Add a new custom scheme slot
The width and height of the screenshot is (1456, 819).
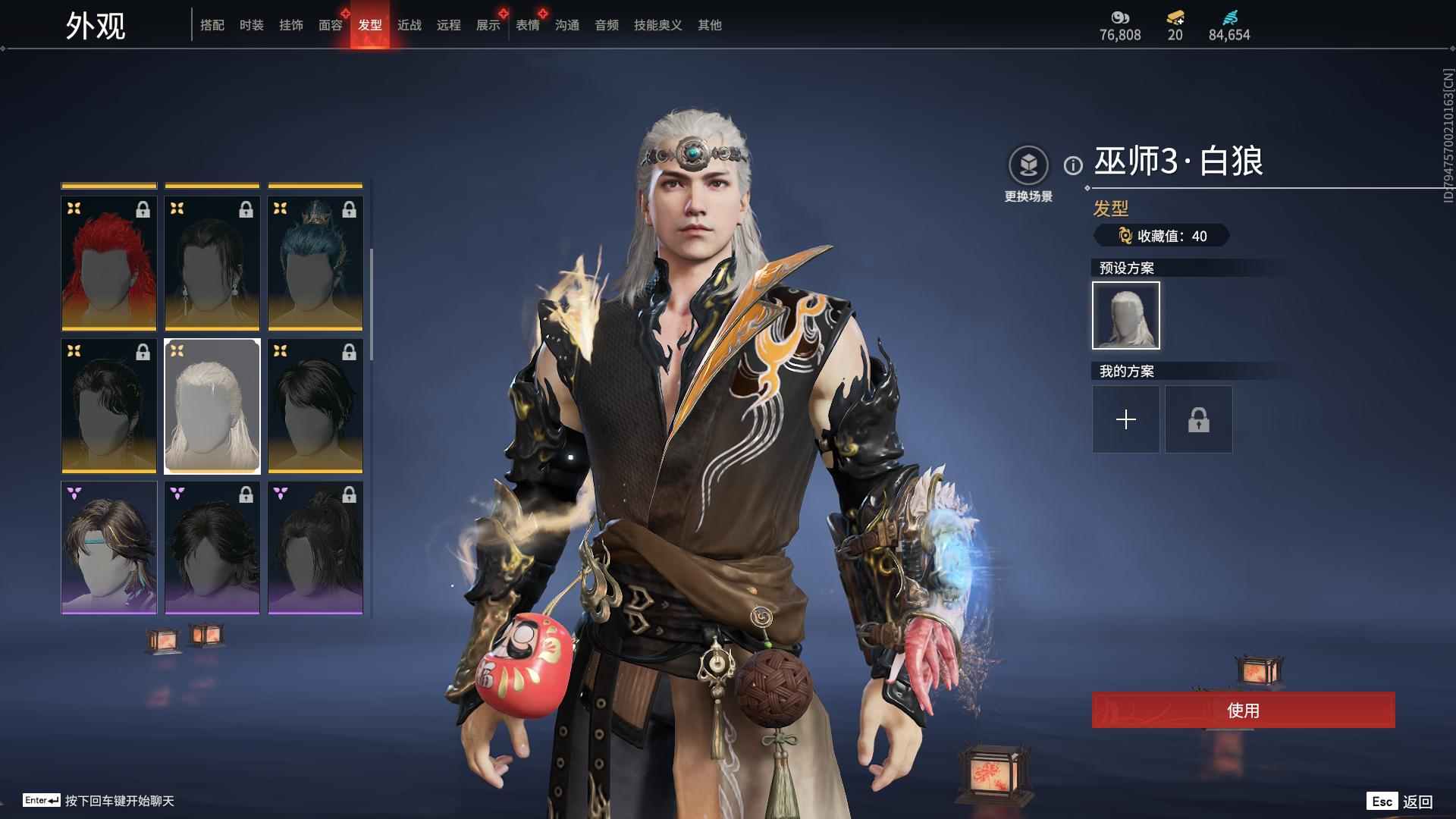1126,419
